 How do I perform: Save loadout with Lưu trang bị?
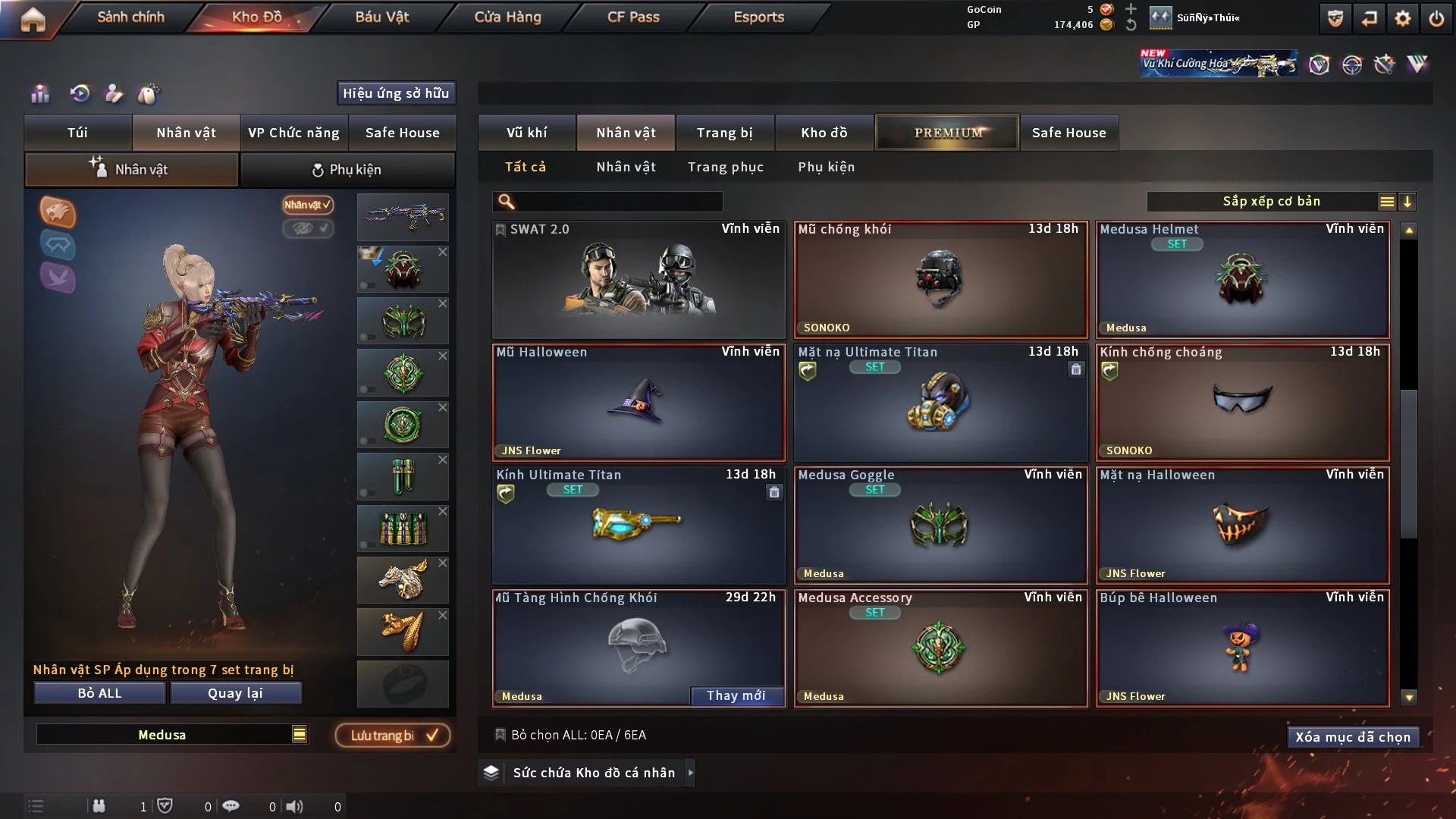(x=393, y=736)
